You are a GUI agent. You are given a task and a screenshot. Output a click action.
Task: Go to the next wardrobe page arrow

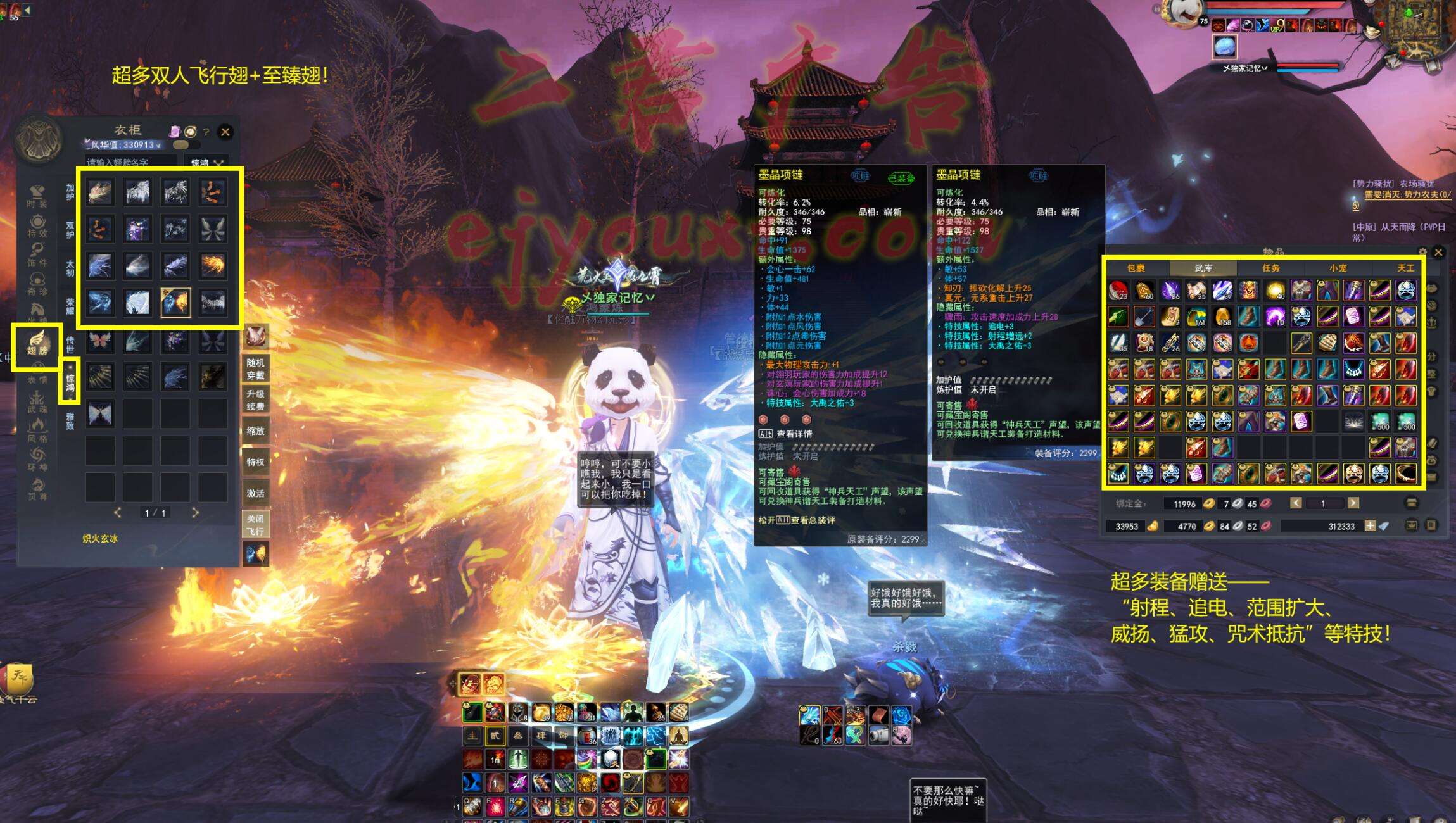pyautogui.click(x=195, y=512)
